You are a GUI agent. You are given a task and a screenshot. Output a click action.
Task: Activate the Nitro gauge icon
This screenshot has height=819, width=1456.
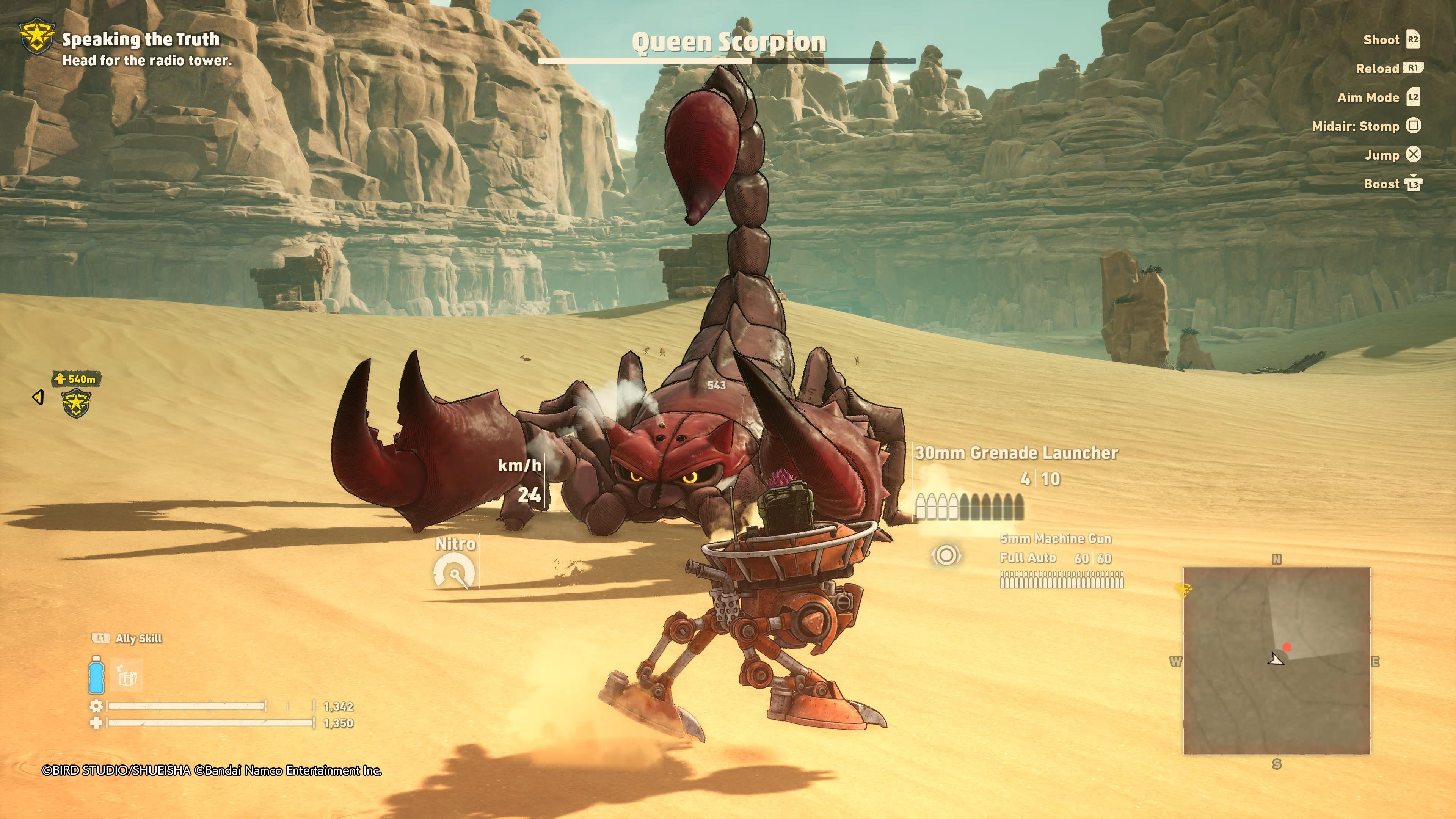point(455,571)
